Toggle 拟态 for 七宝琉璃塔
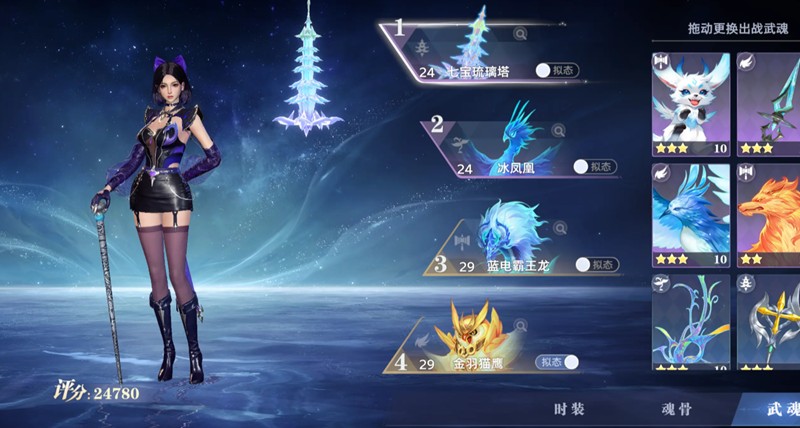The width and height of the screenshot is (800, 428). point(557,71)
